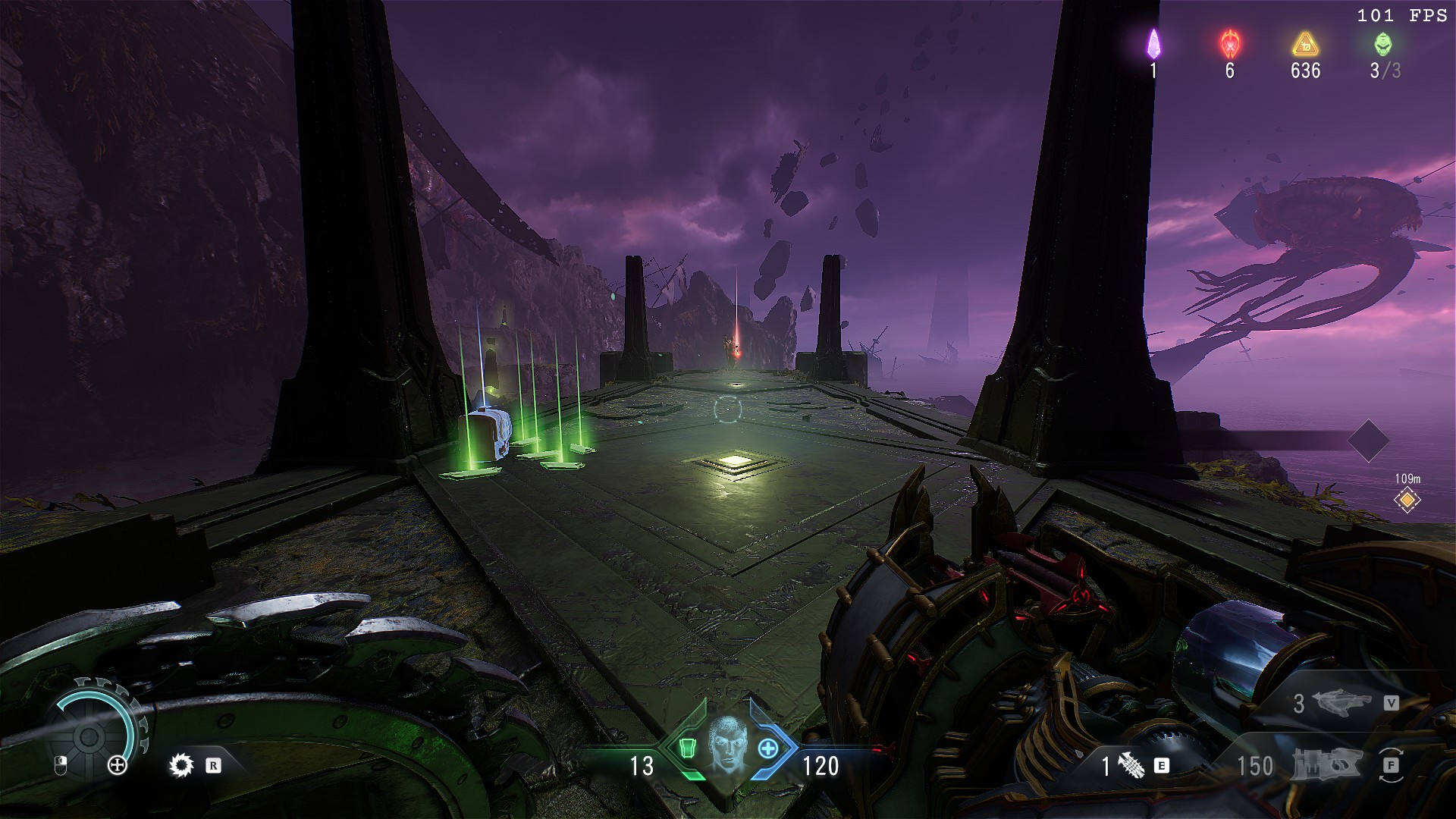The image size is (1456, 819).
Task: Select the blue health cross icon
Action: (x=767, y=748)
